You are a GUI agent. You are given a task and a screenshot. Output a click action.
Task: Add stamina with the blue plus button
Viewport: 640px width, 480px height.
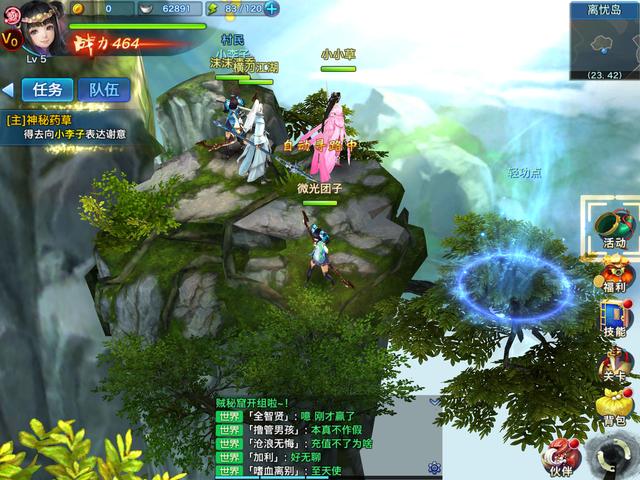coord(272,8)
